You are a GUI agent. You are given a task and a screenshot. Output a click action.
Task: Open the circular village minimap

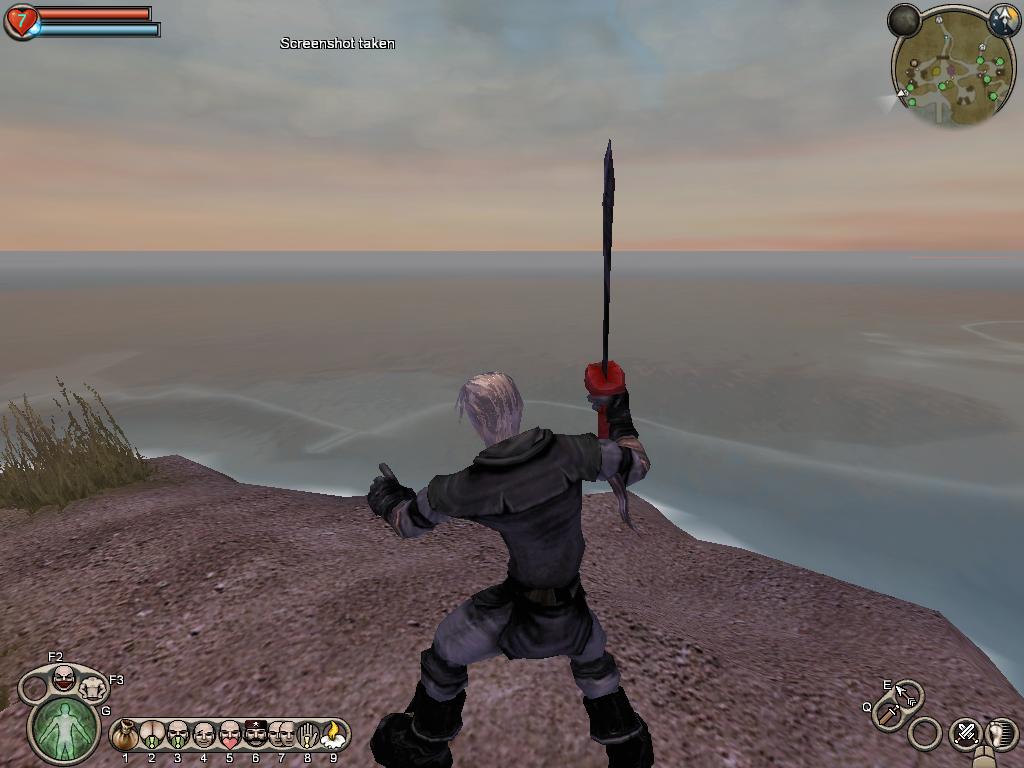tap(949, 70)
